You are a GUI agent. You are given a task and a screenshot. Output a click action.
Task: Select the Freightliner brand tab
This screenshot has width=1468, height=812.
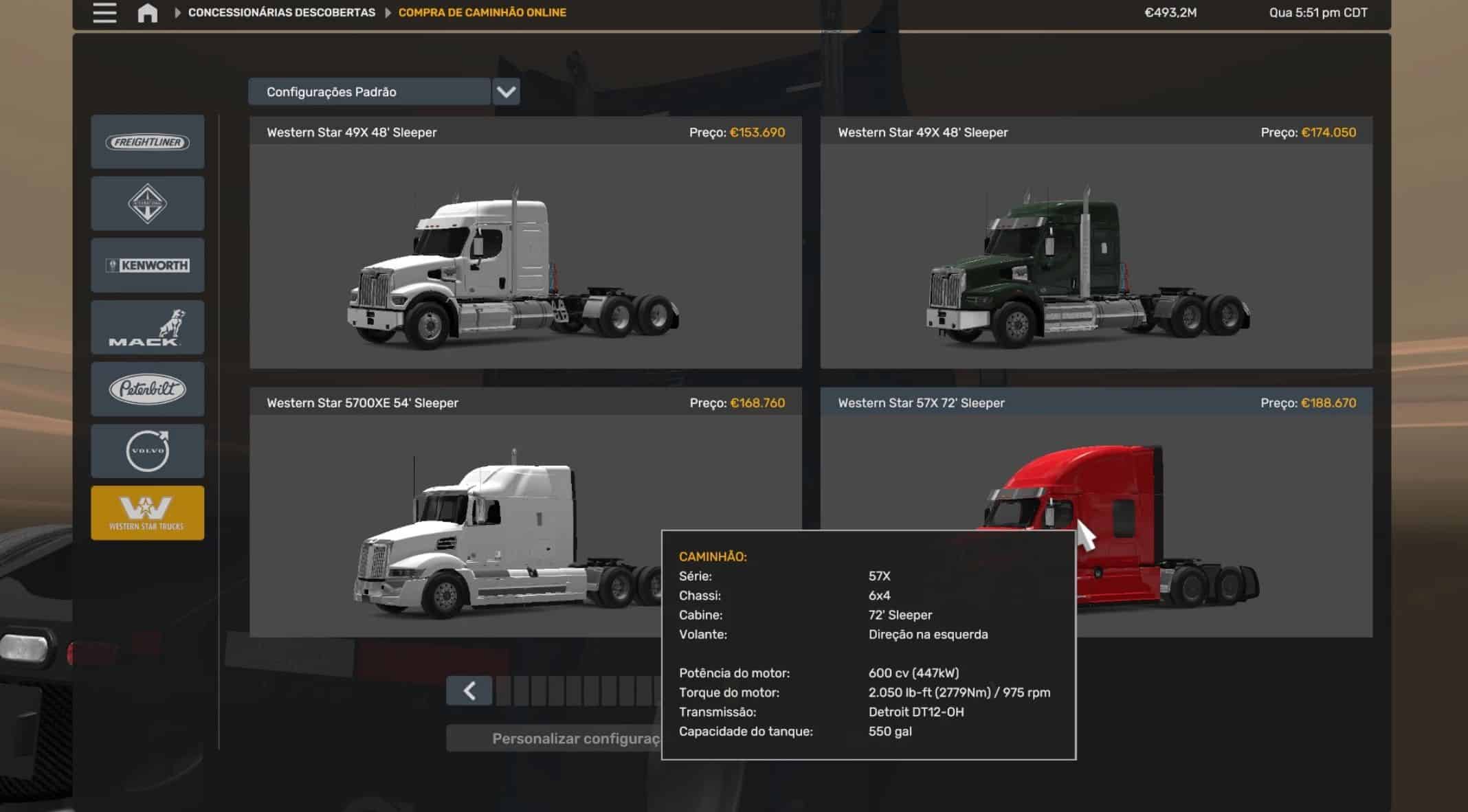point(148,142)
